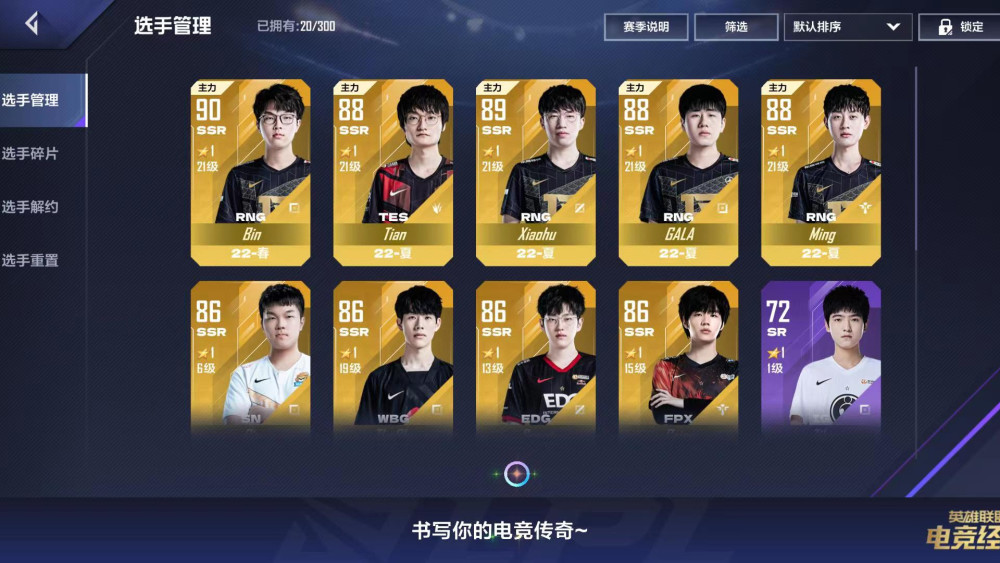This screenshot has width=1000, height=563.
Task: Click the glowing circle icon below the cards
Action: coord(517,474)
